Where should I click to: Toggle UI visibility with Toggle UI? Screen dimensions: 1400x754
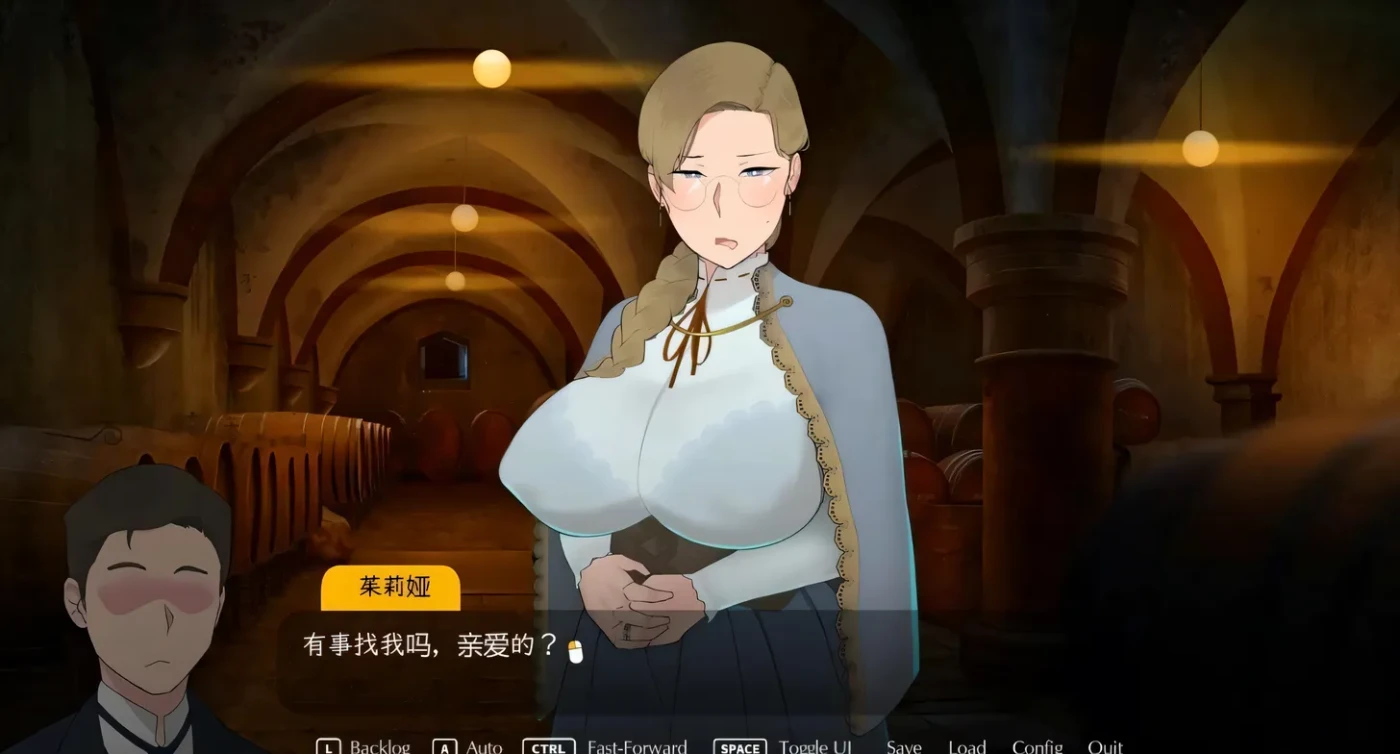816,746
